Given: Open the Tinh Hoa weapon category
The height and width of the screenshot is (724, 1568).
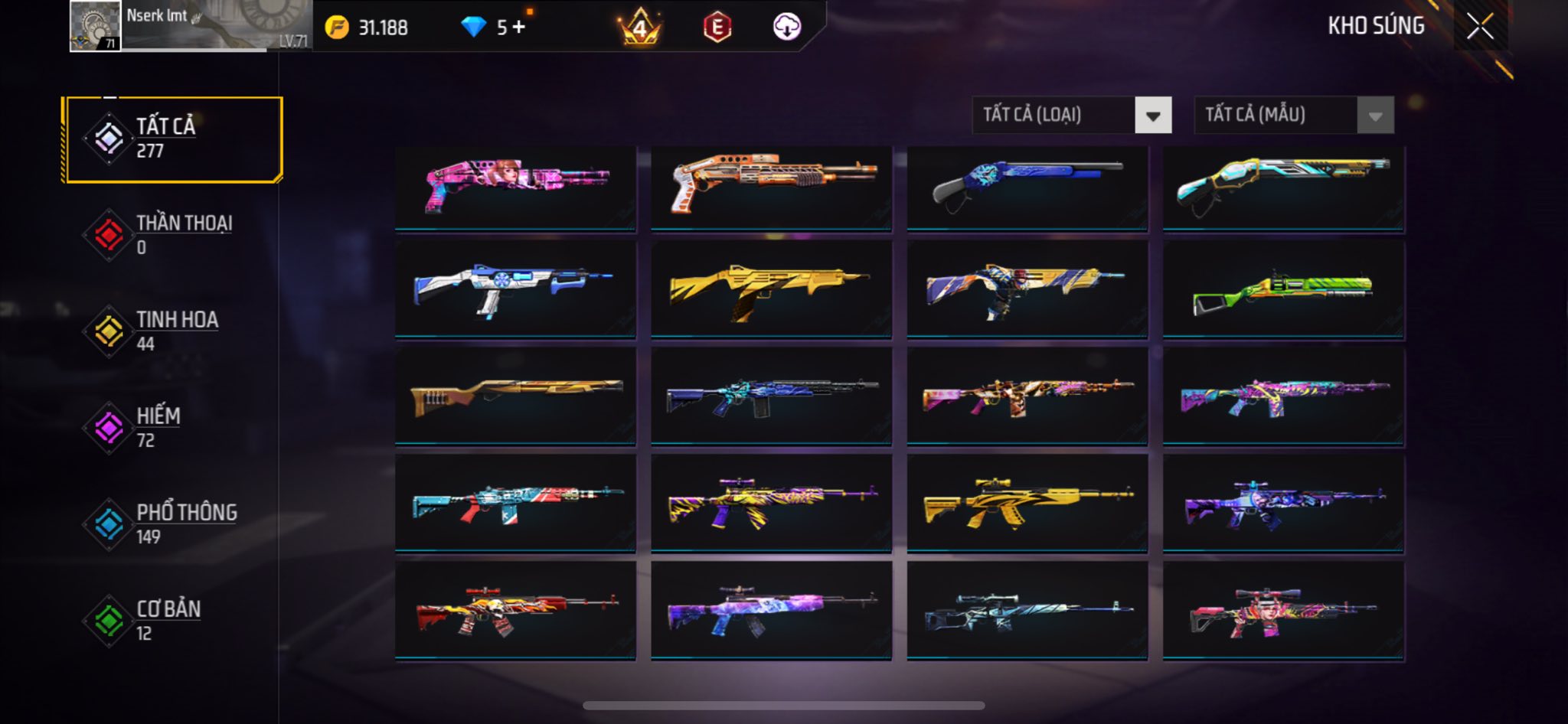Looking at the screenshot, I should pyautogui.click(x=175, y=331).
